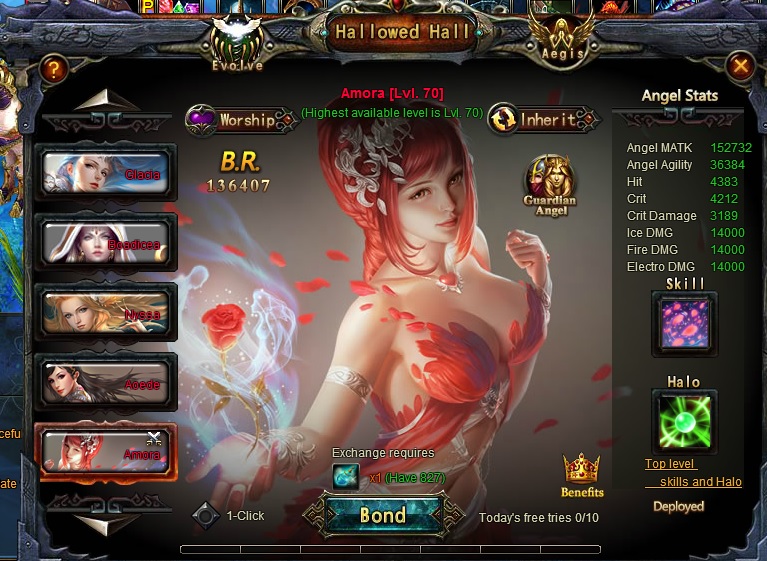Click the down arrow below angel list
This screenshot has height=561, width=767.
pos(106,523)
